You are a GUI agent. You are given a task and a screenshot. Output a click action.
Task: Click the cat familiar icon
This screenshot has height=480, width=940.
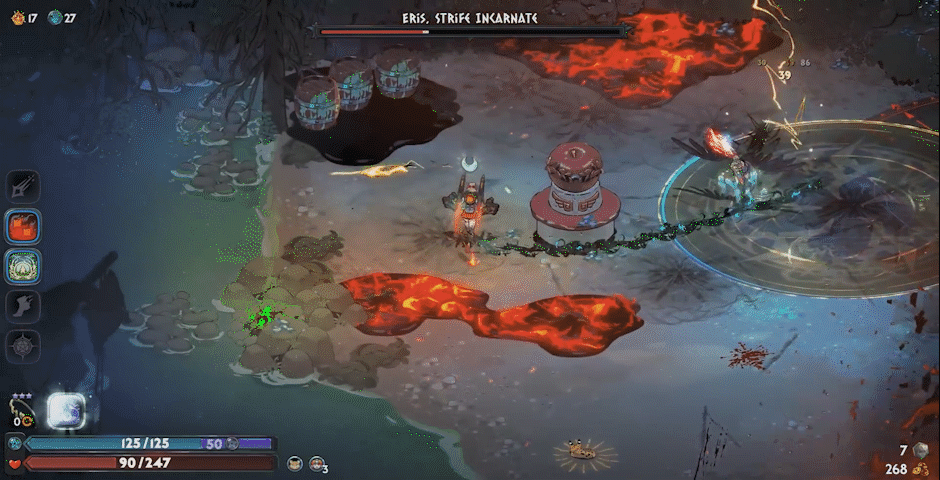(x=295, y=463)
